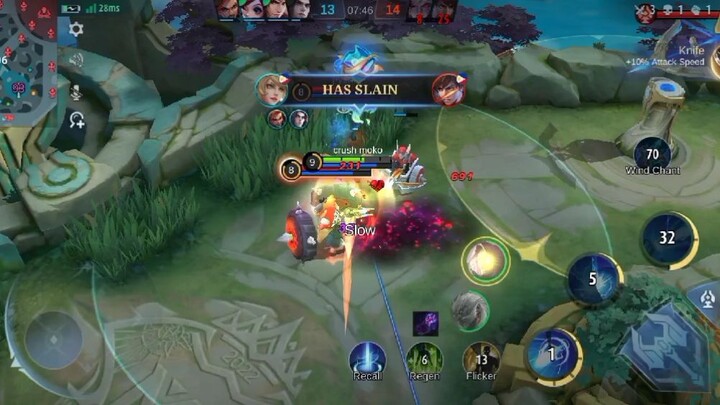Use the Regen ability

tap(424, 360)
